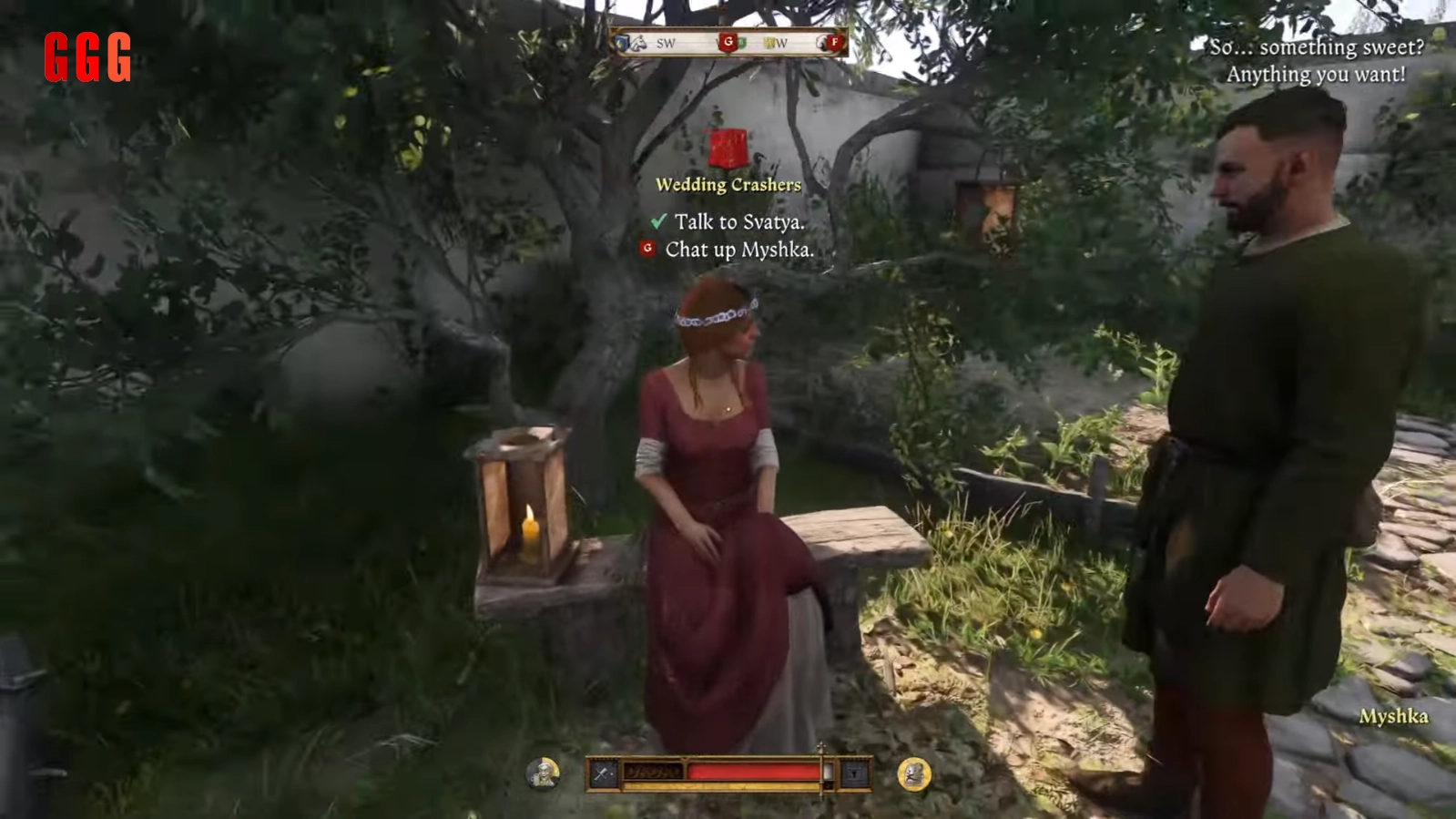
Task: Click the gold round buff icon
Action: (913, 773)
